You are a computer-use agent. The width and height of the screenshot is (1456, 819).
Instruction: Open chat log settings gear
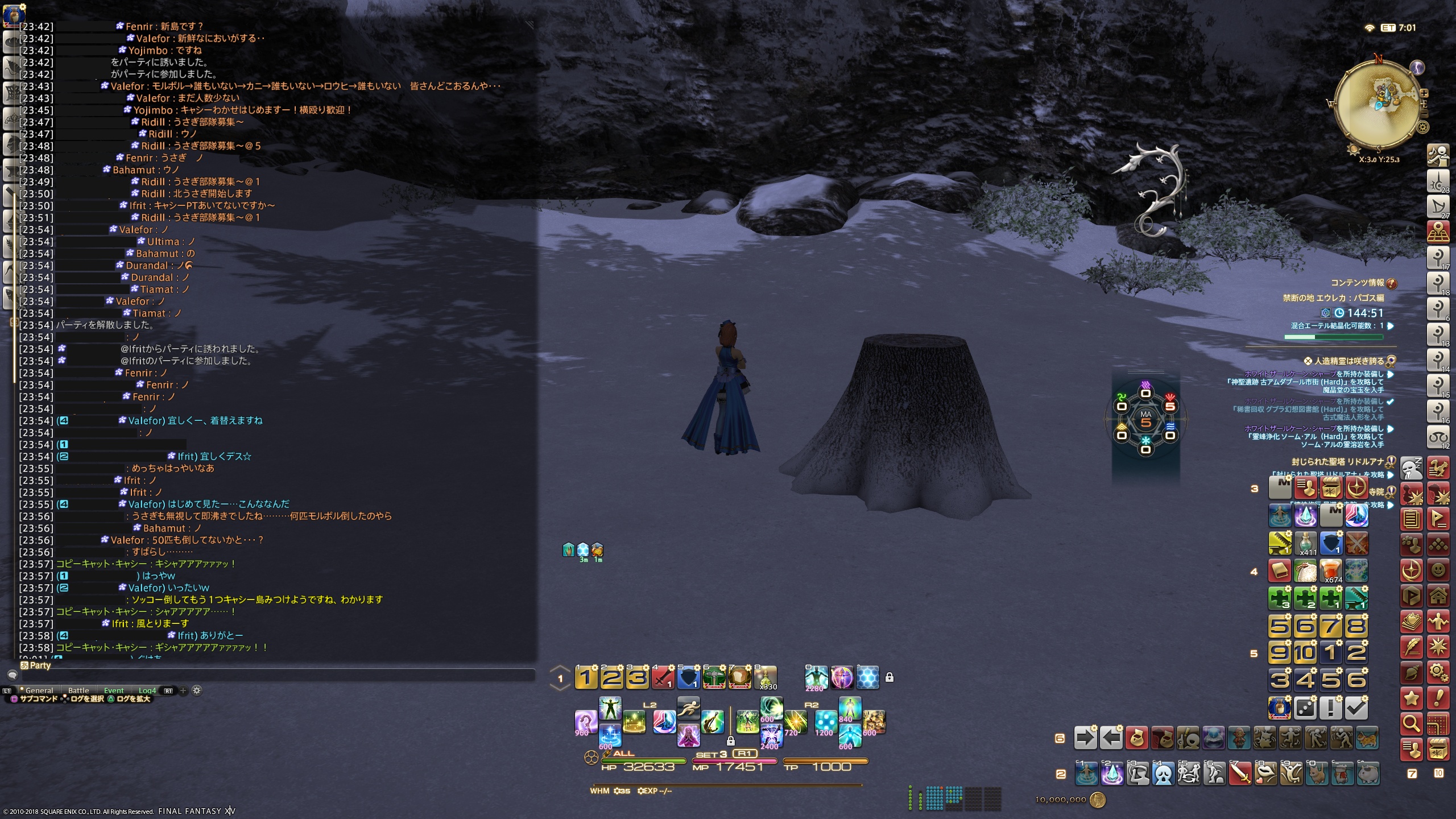click(197, 690)
